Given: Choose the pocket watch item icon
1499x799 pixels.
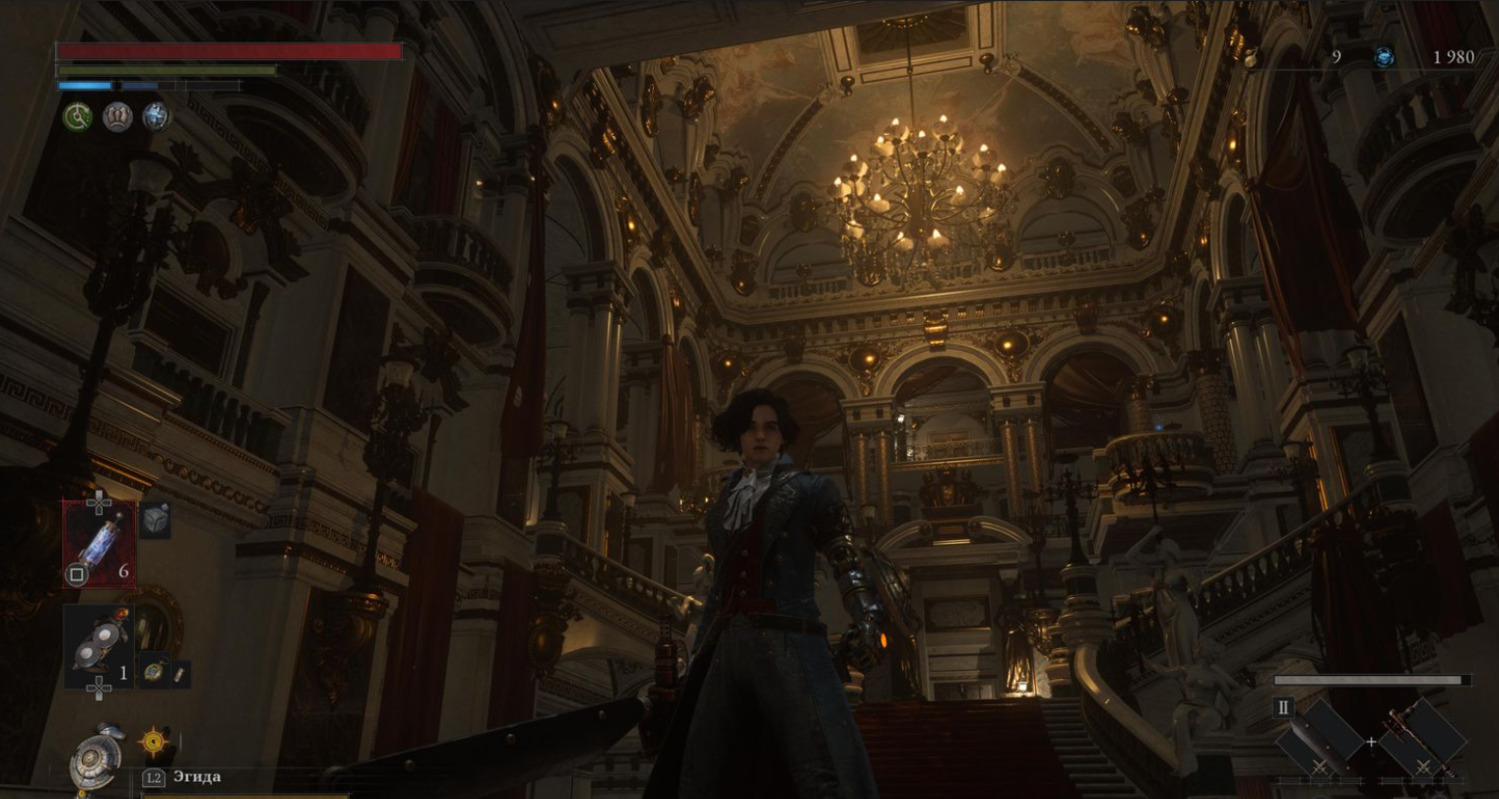Looking at the screenshot, I should (152, 671).
